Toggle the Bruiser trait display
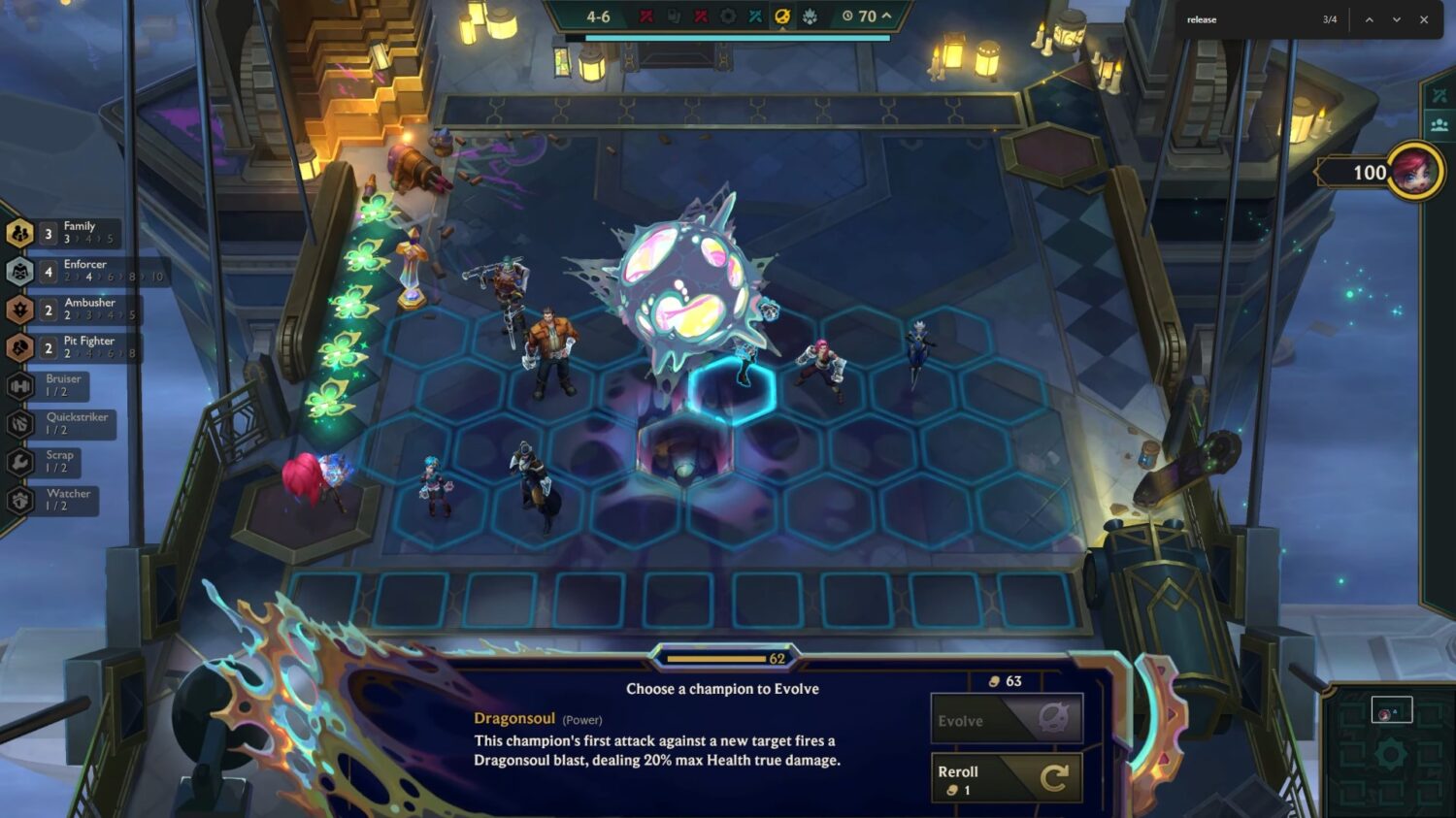The image size is (1456, 818). click(x=21, y=386)
